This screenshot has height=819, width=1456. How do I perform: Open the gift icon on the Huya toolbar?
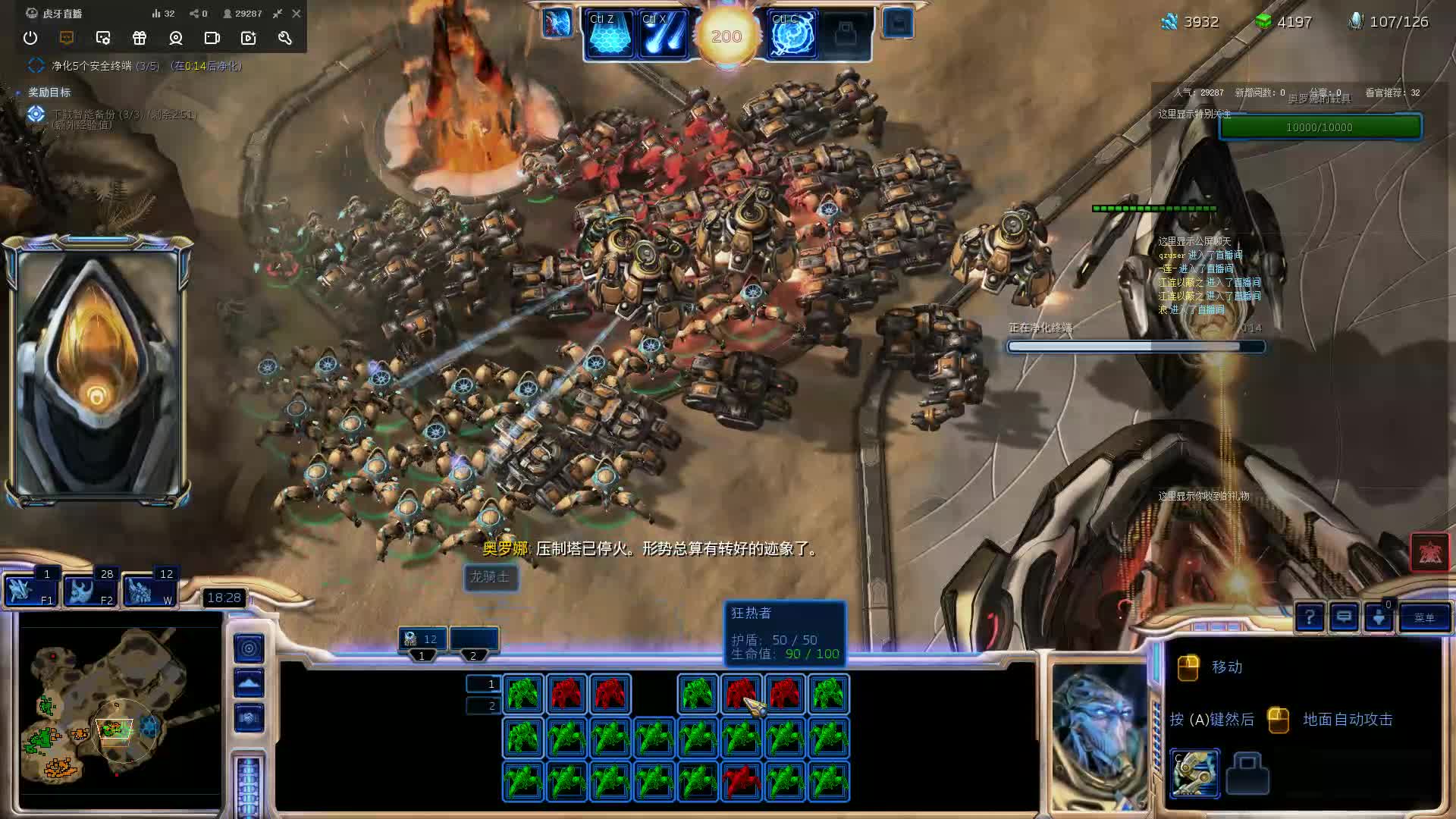point(140,38)
